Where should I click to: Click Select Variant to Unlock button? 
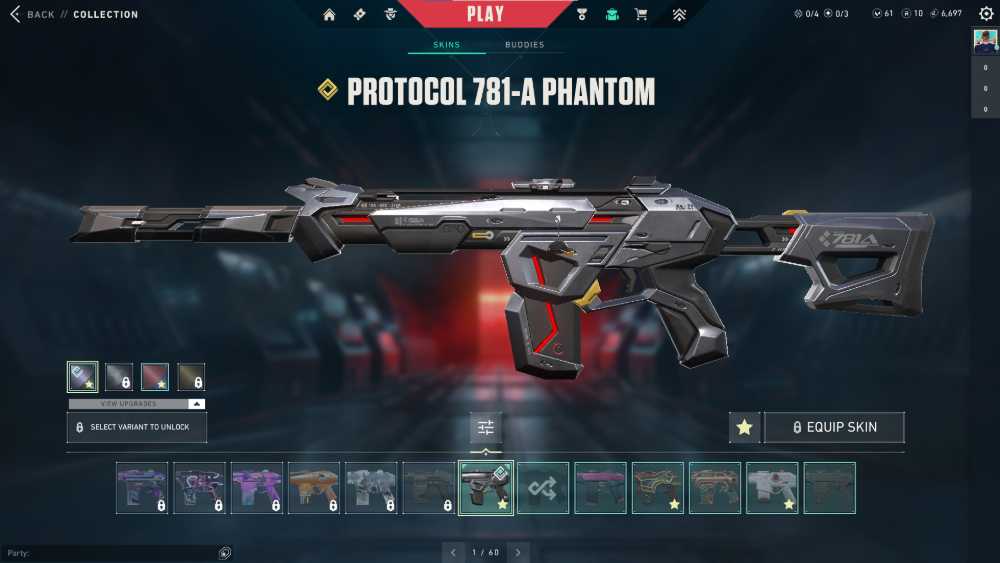(137, 427)
